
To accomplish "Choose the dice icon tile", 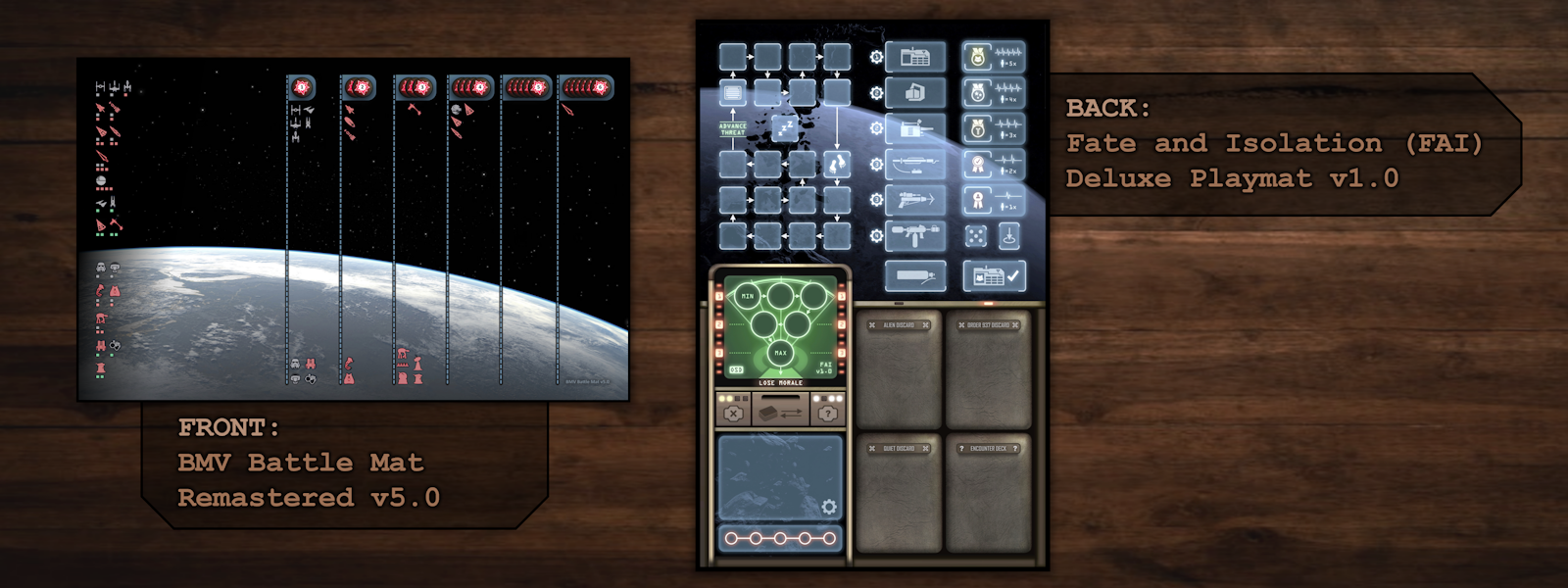I will (976, 236).
